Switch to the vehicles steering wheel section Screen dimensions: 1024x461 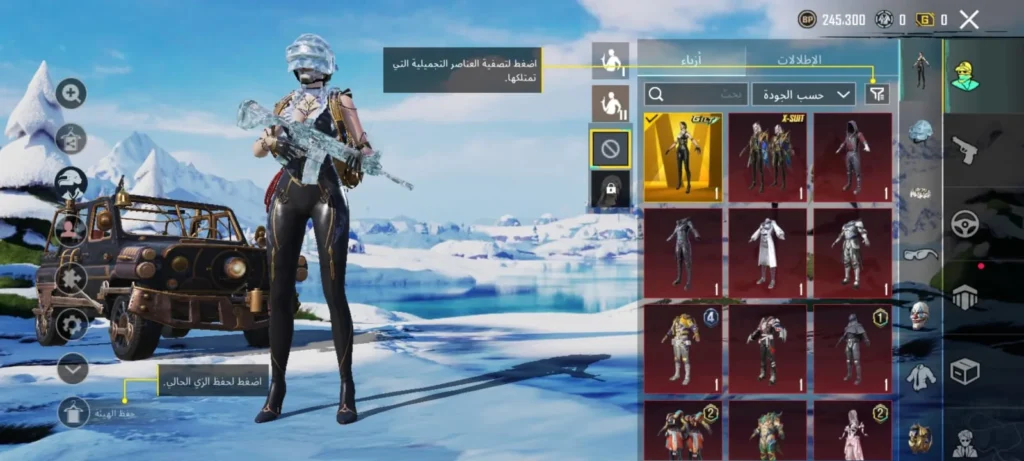coord(964,223)
